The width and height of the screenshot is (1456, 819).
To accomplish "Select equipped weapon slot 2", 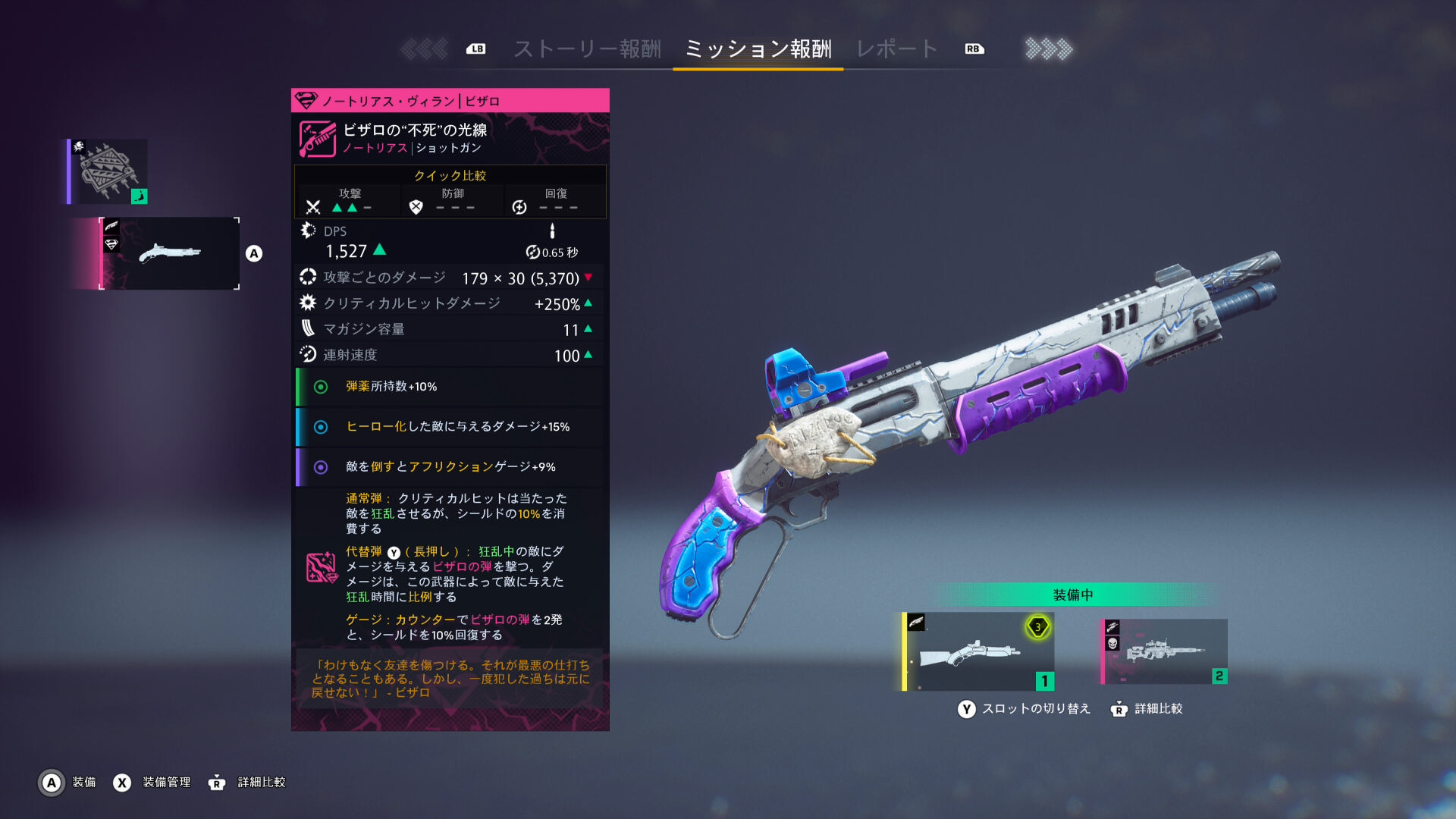I will click(x=1164, y=651).
